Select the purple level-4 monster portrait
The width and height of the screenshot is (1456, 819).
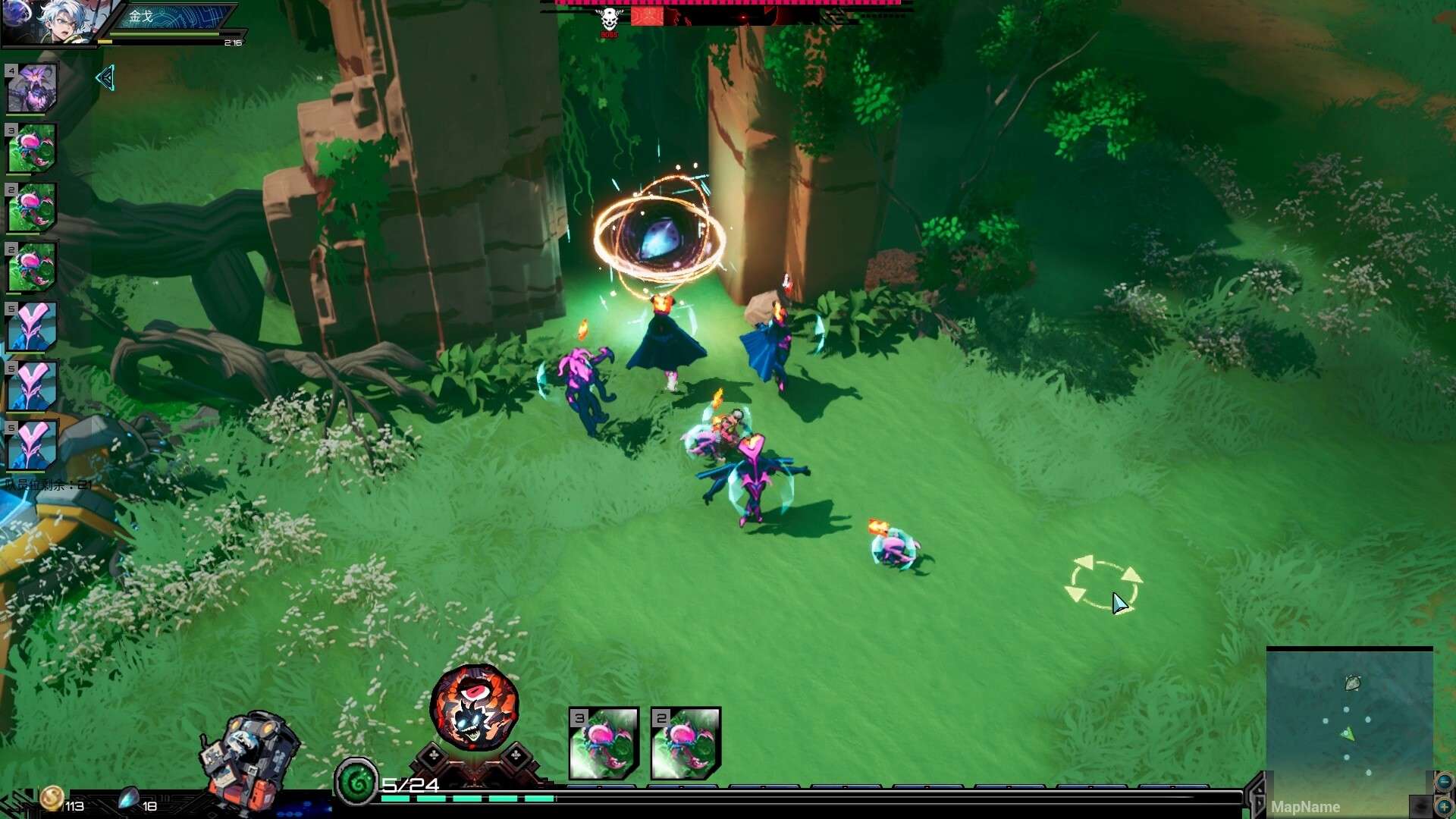pyautogui.click(x=32, y=89)
